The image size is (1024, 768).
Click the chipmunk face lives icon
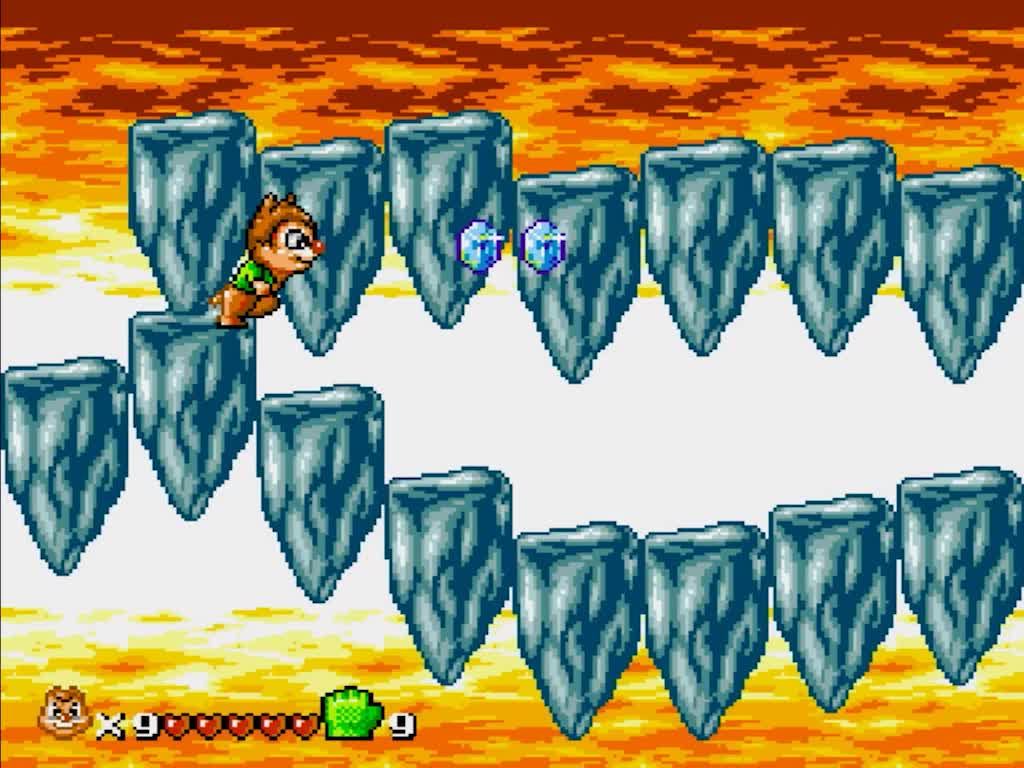pos(64,713)
